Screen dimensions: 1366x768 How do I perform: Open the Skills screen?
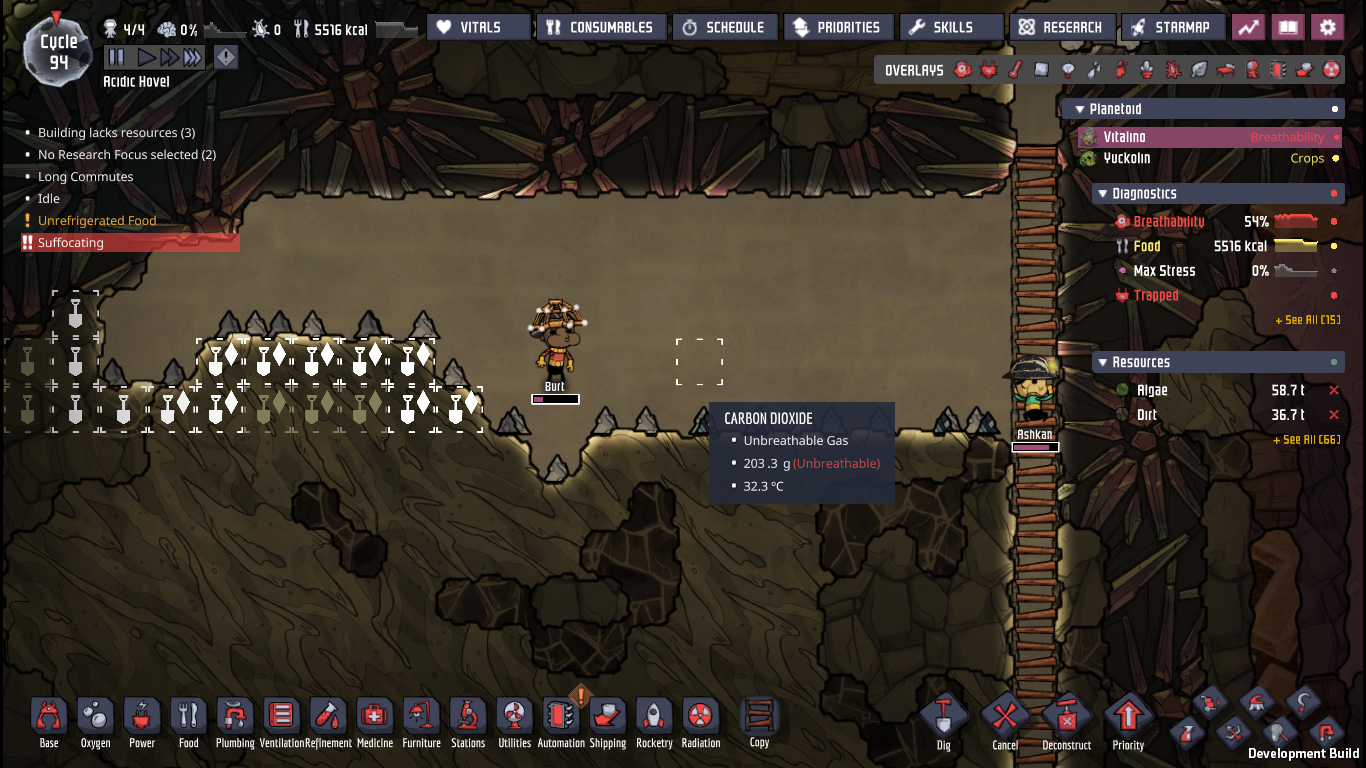coord(951,27)
